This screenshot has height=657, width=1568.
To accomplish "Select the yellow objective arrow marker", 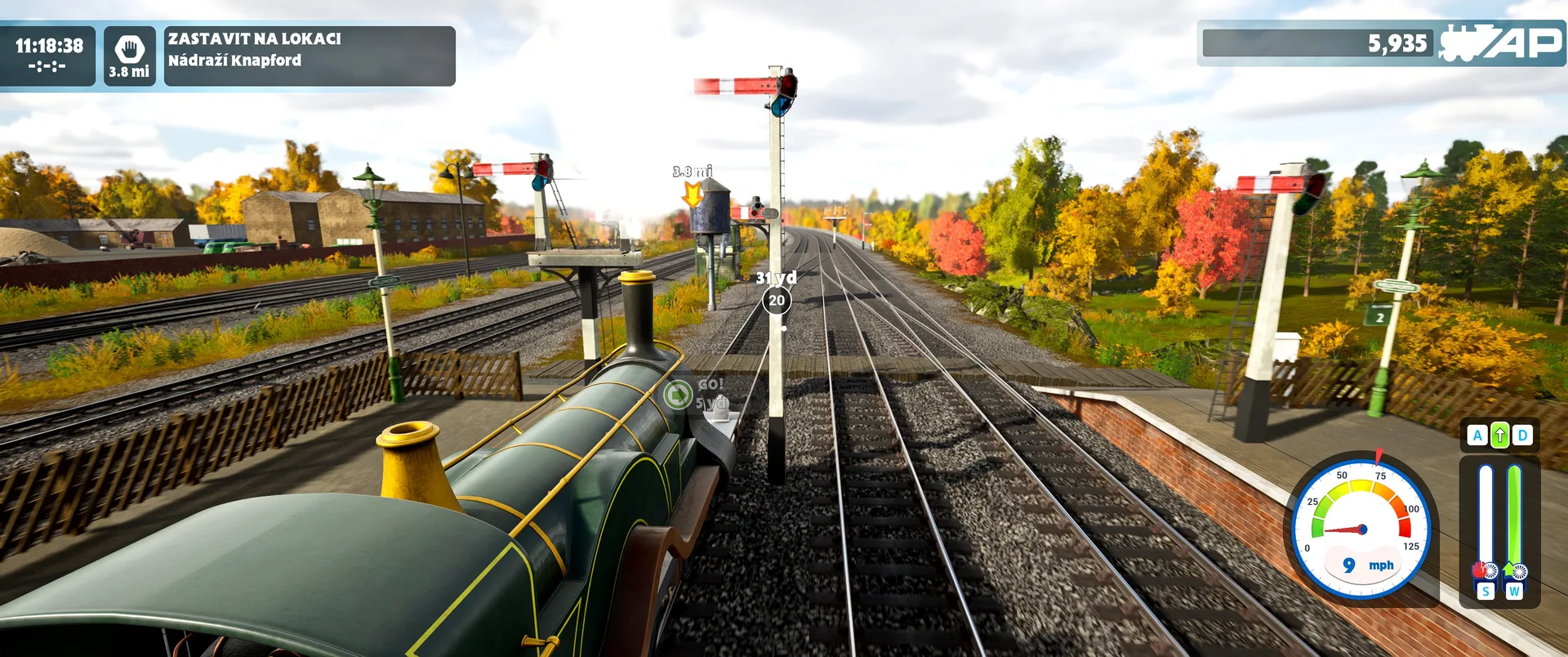I will [x=693, y=194].
